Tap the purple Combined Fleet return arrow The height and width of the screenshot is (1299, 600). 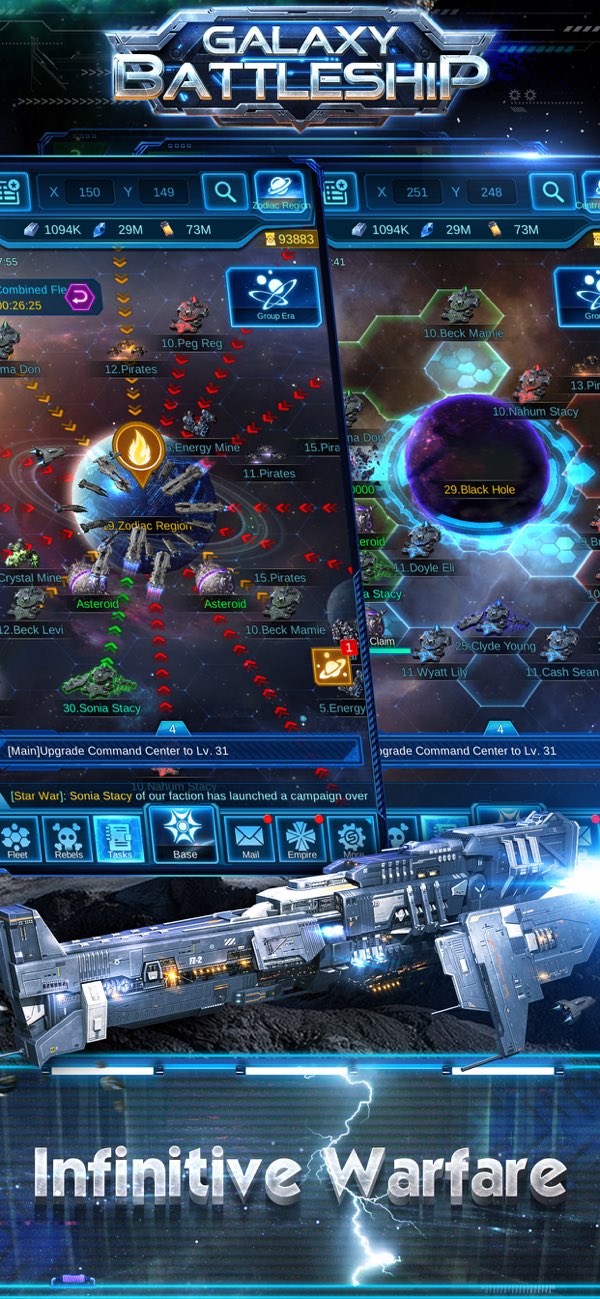pos(83,296)
